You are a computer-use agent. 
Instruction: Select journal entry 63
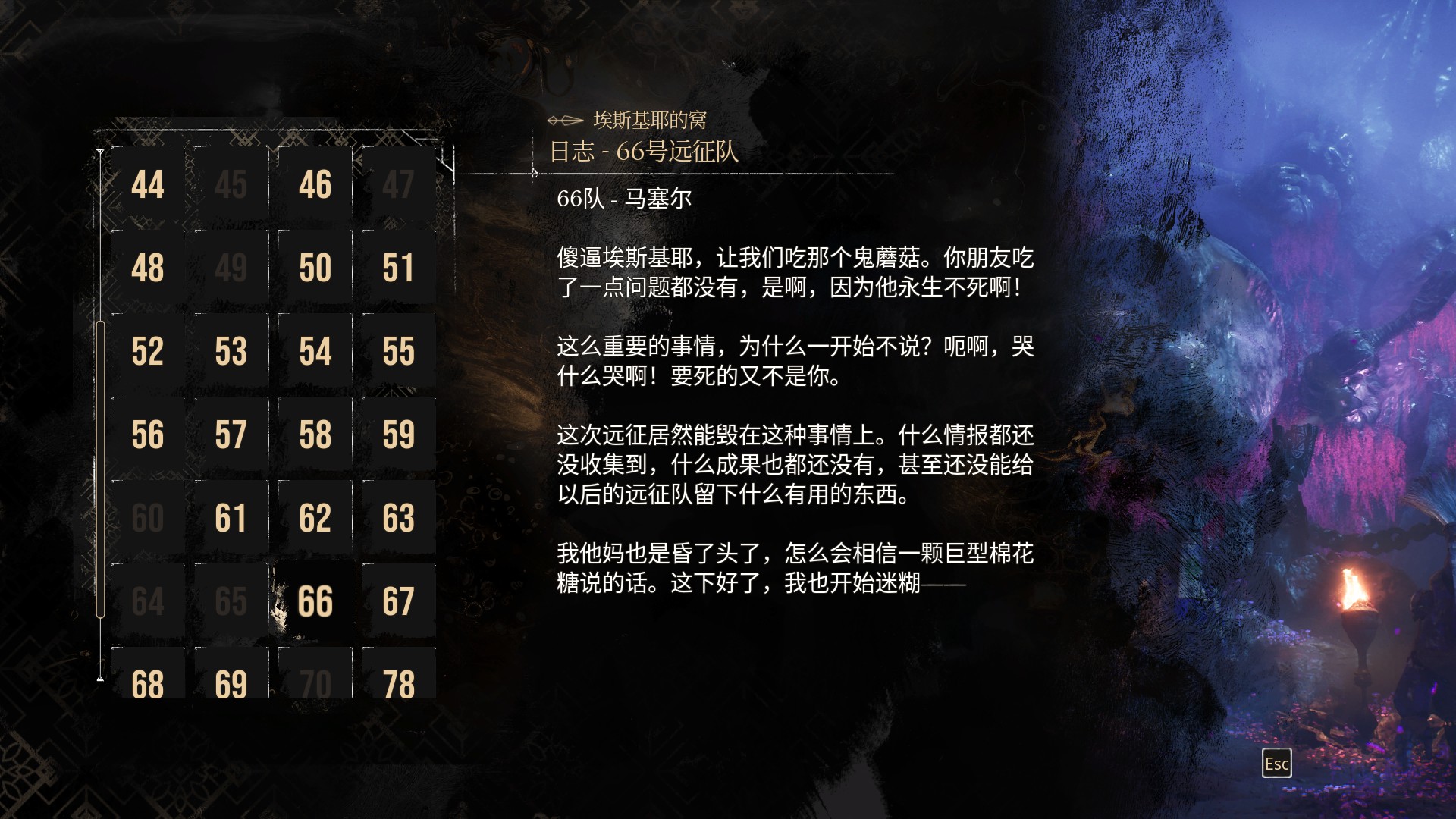(399, 517)
